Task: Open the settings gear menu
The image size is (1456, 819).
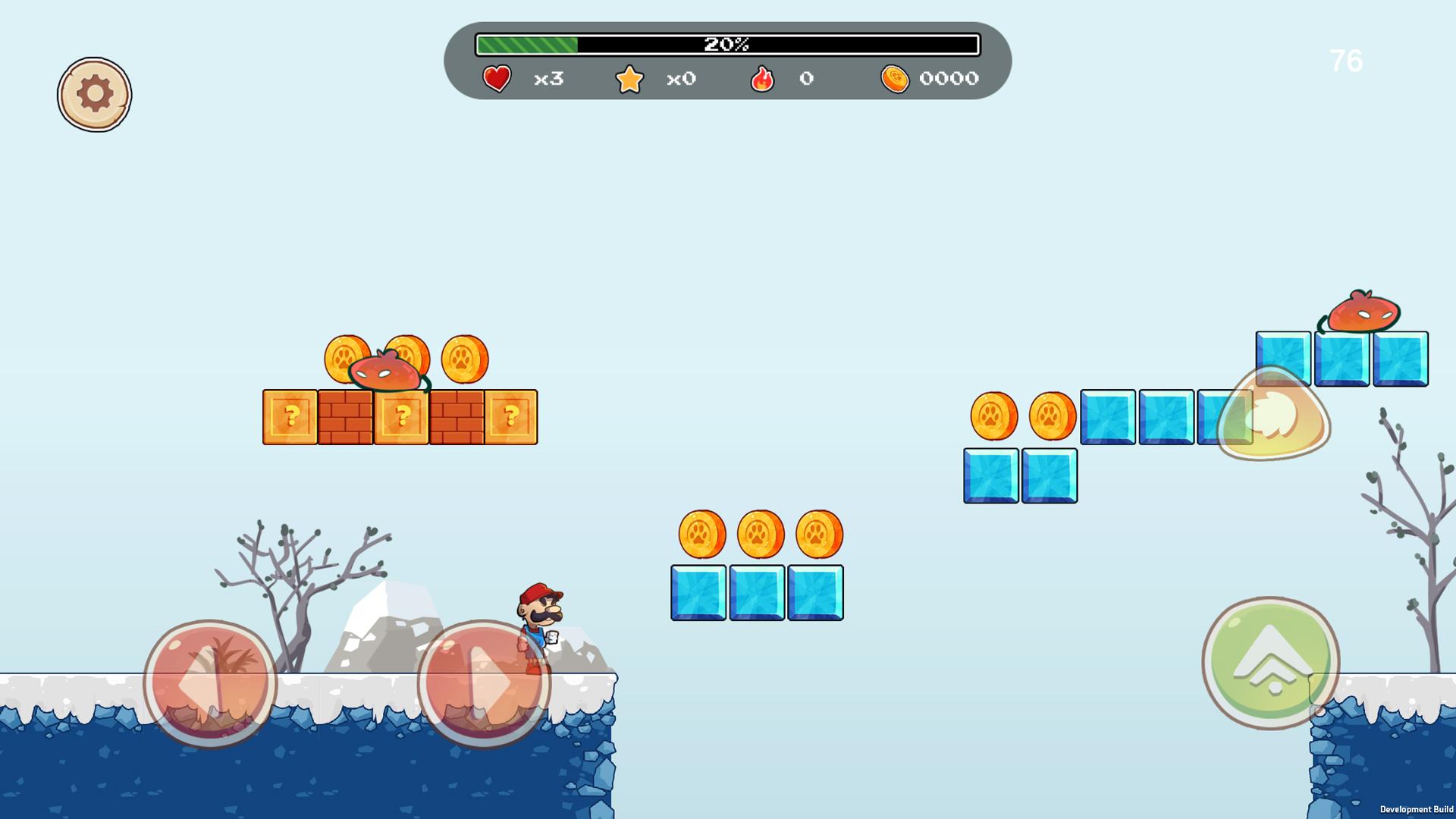Action: 93,93
